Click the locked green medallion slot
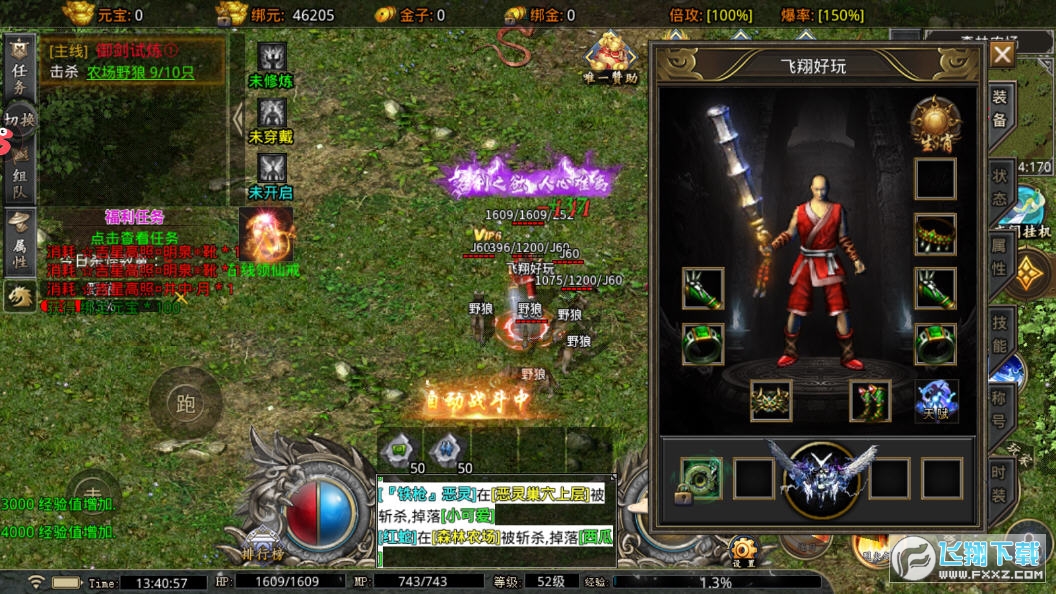Image resolution: width=1056 pixels, height=594 pixels. coord(701,478)
